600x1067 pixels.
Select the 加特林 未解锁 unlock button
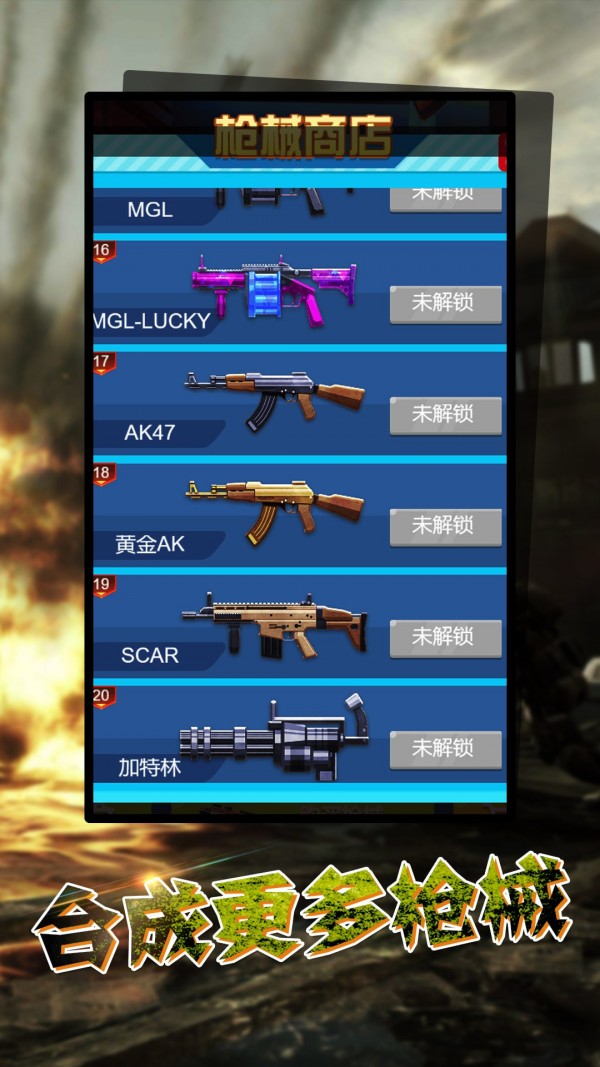point(445,748)
